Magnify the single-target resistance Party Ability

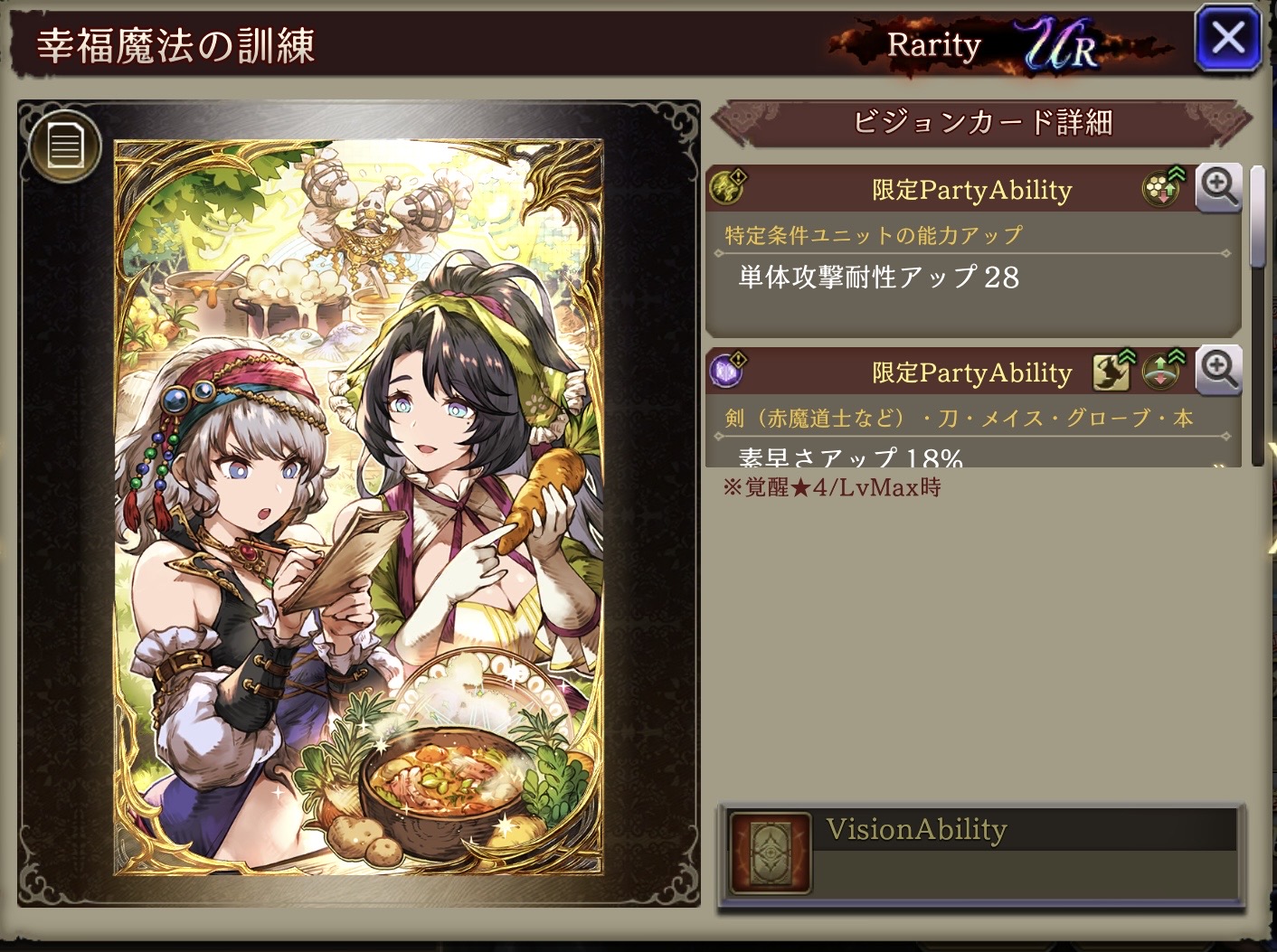pos(1218,188)
